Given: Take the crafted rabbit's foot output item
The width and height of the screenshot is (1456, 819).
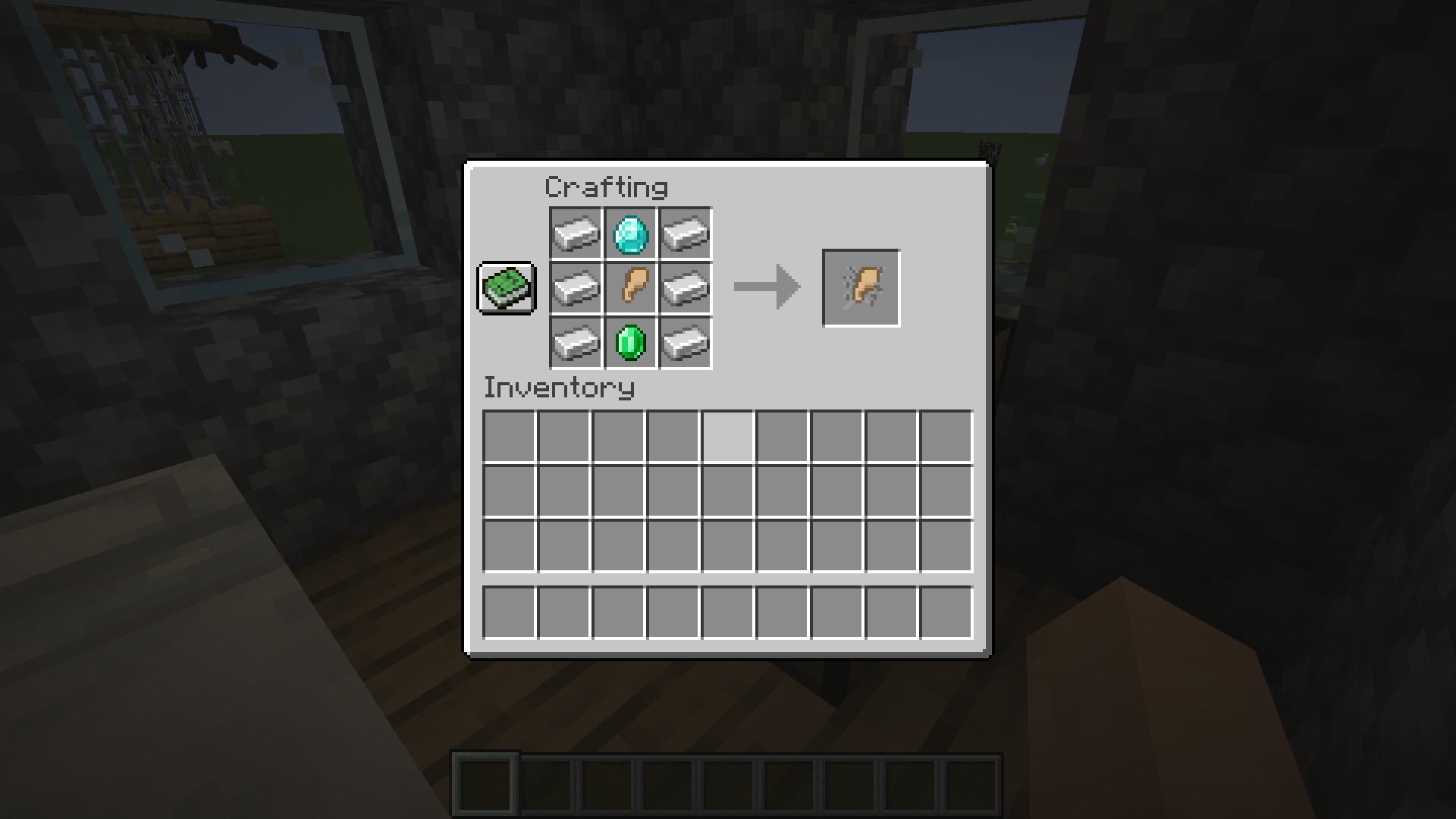Looking at the screenshot, I should coord(861,287).
